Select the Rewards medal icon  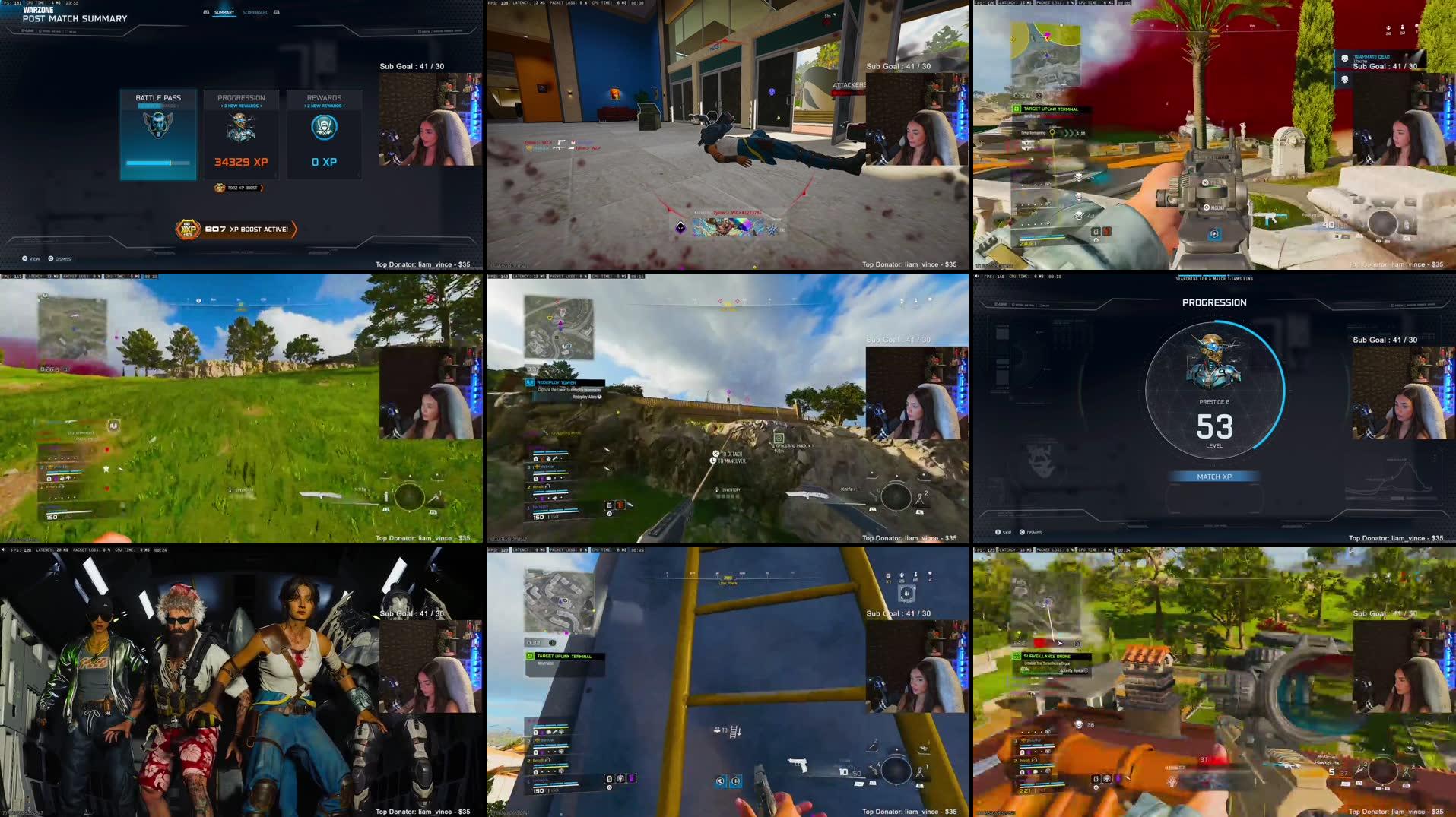[x=323, y=128]
